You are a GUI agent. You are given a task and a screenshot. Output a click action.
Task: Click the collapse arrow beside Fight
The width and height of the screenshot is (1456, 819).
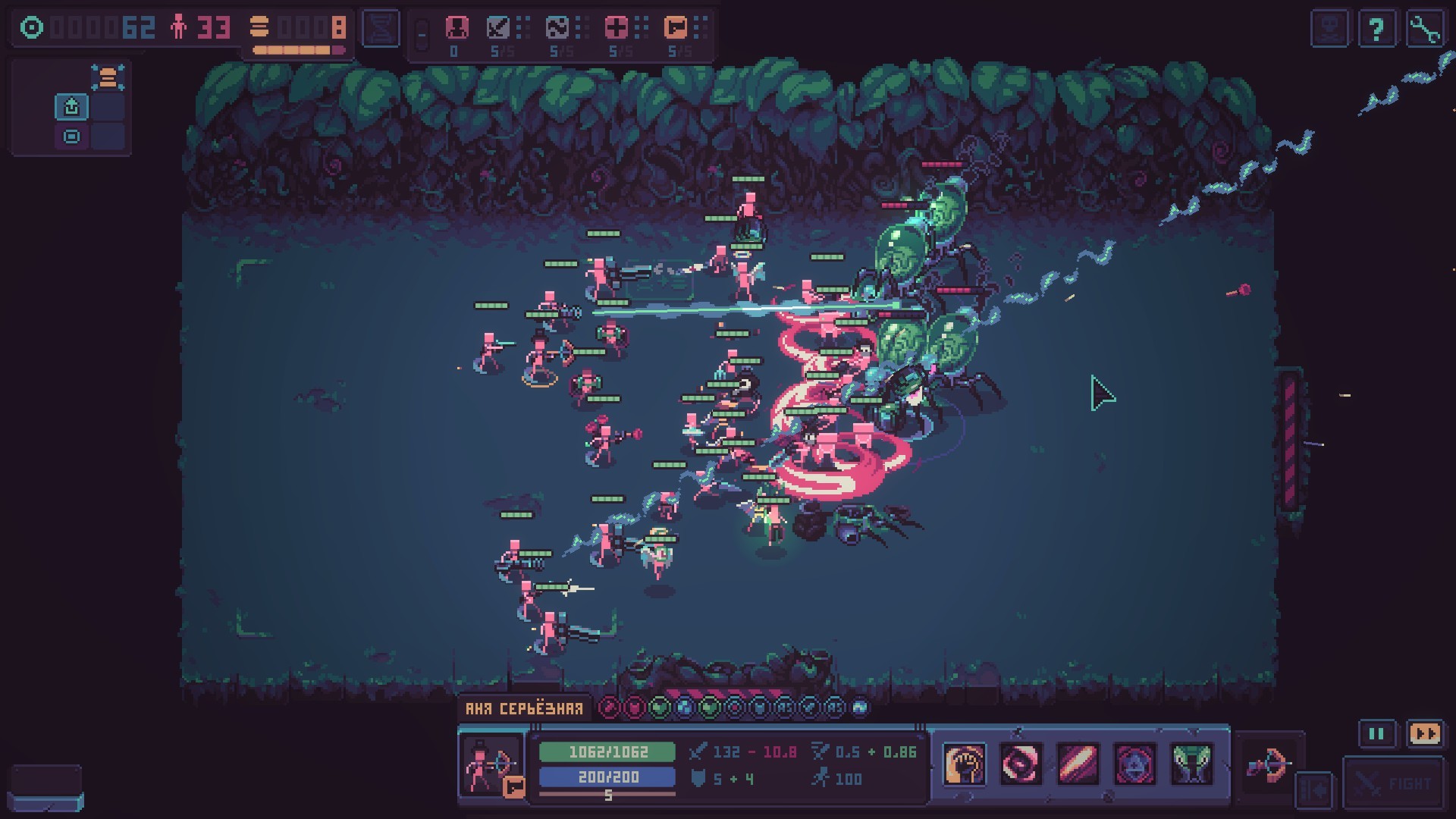tap(1315, 789)
